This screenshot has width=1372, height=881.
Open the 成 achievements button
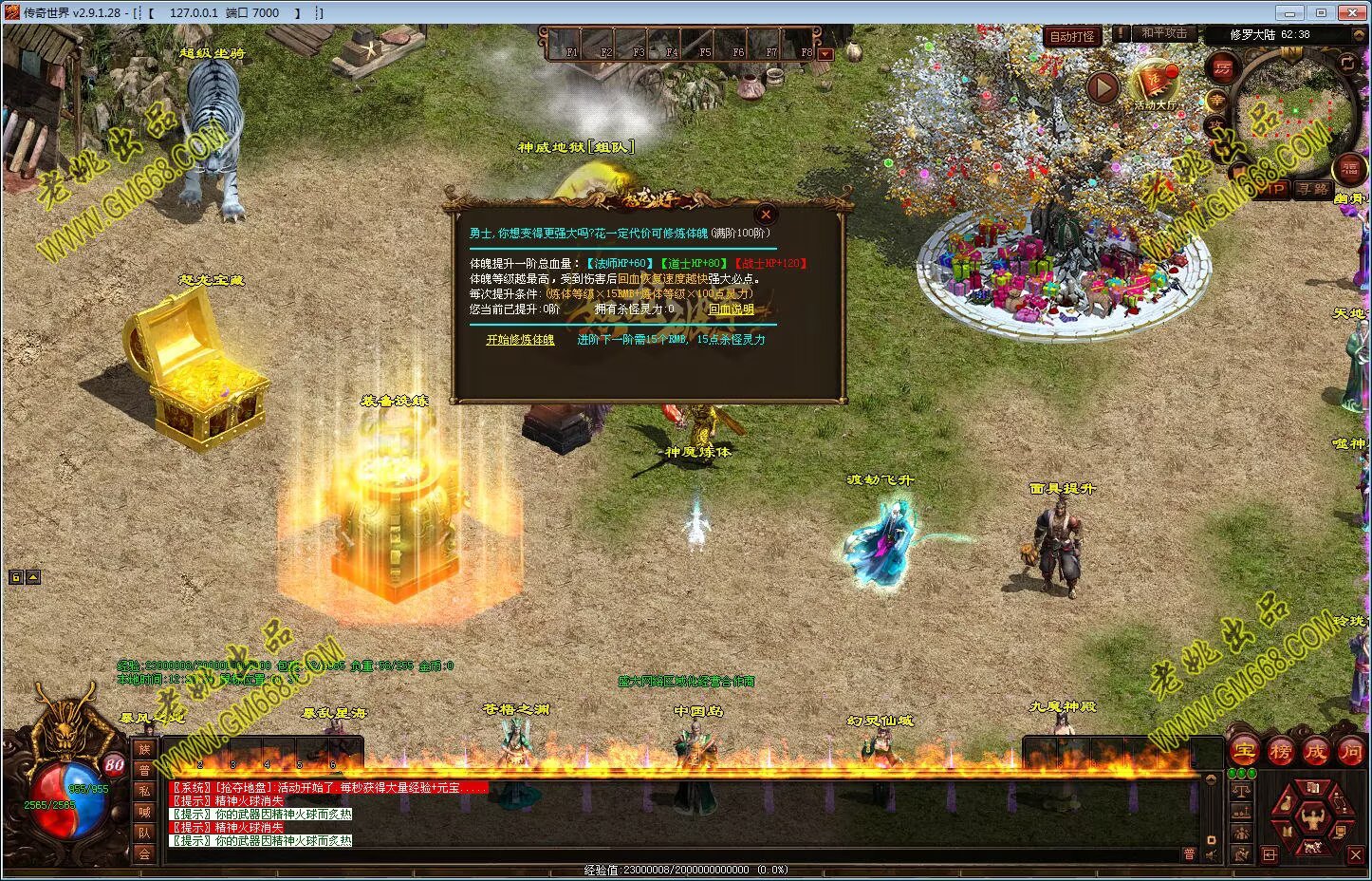1316,751
